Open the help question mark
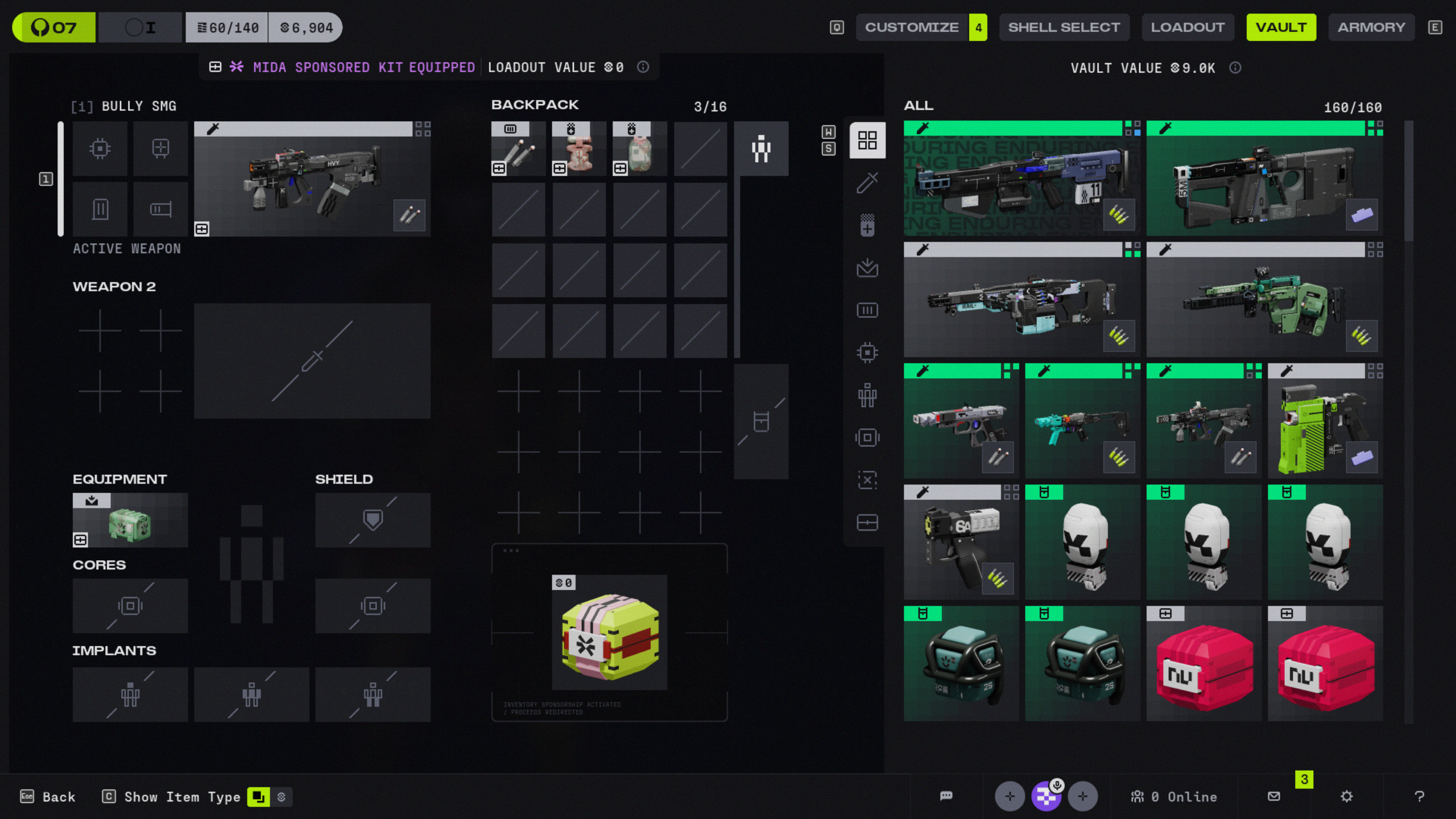Screen dimensions: 1456x819 [x=1419, y=796]
